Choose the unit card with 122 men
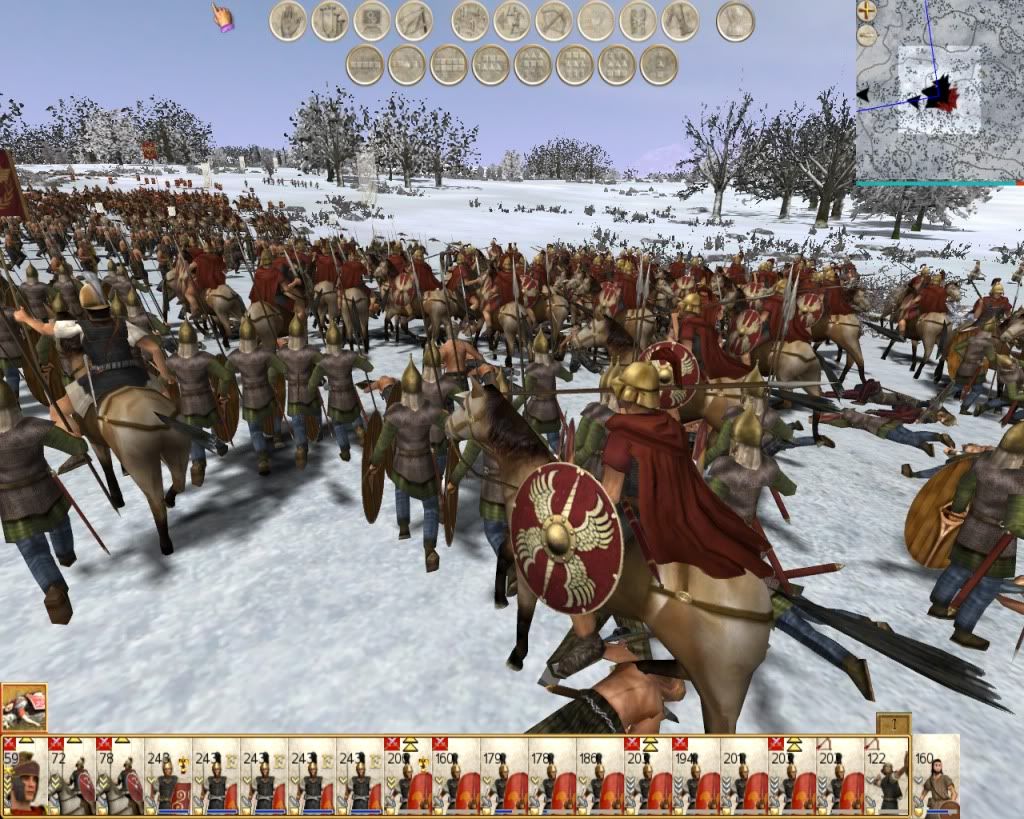The height and width of the screenshot is (819, 1024). click(x=888, y=776)
